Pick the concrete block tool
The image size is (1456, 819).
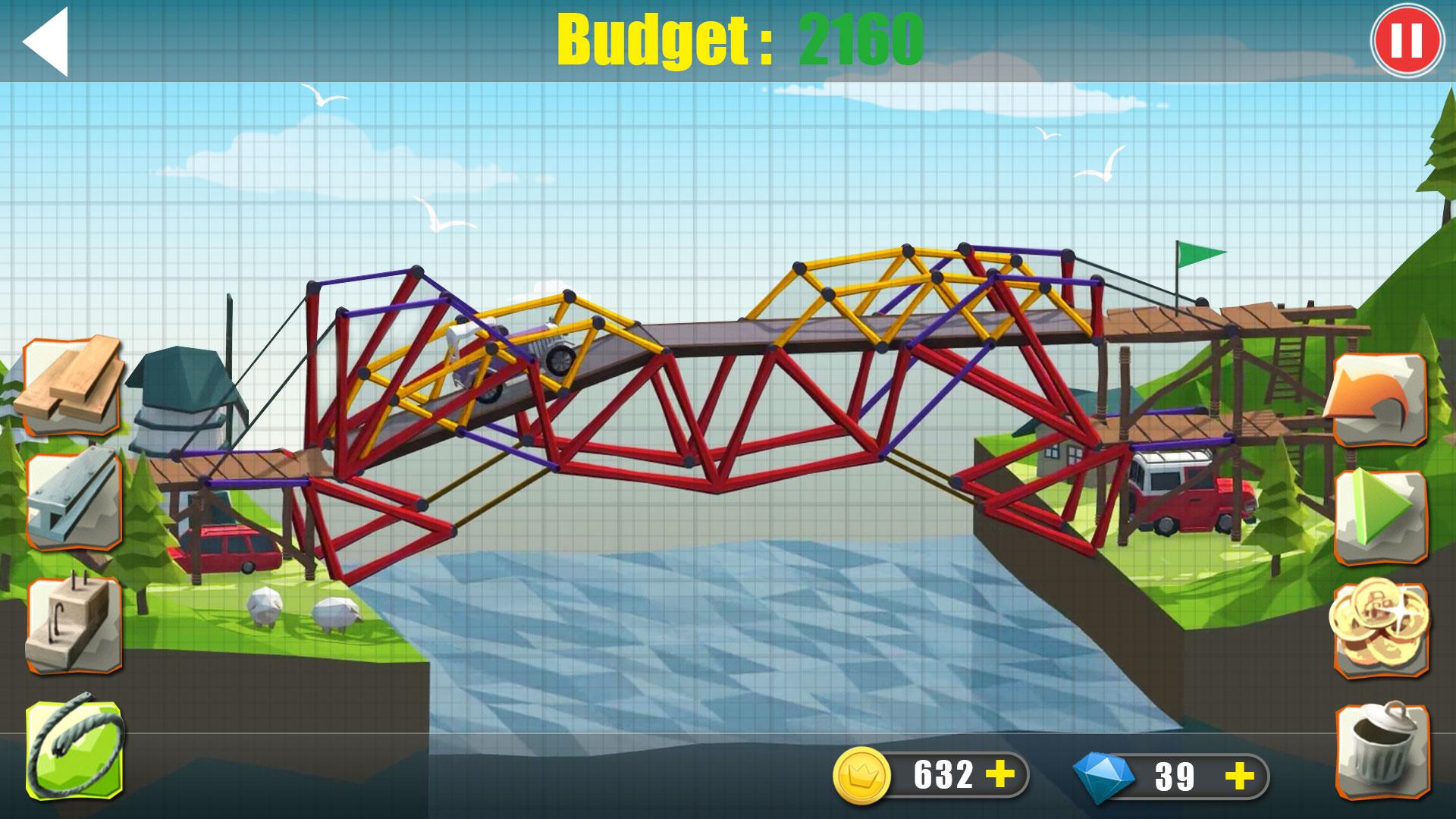click(74, 624)
